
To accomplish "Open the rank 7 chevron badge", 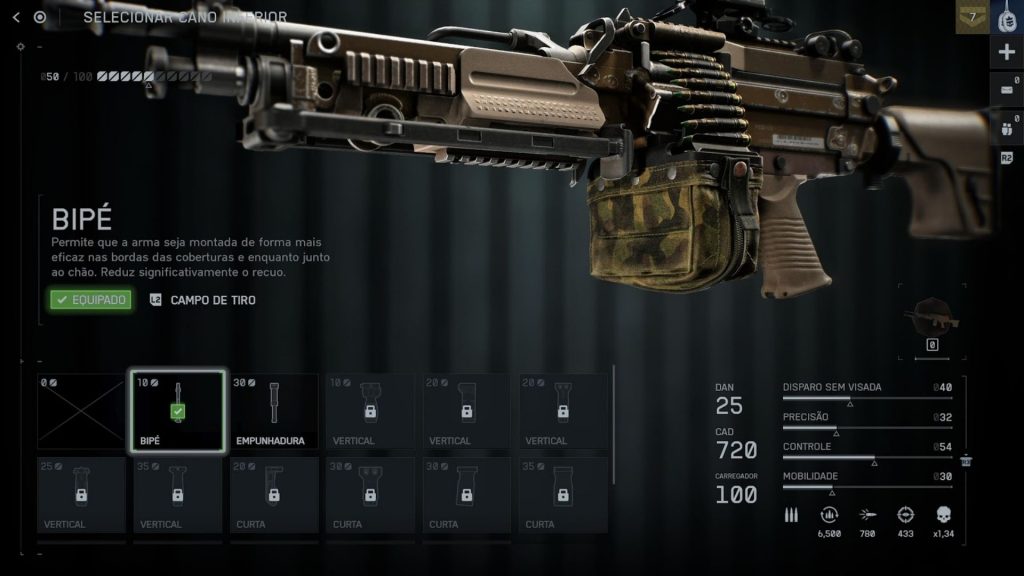I will 971,17.
